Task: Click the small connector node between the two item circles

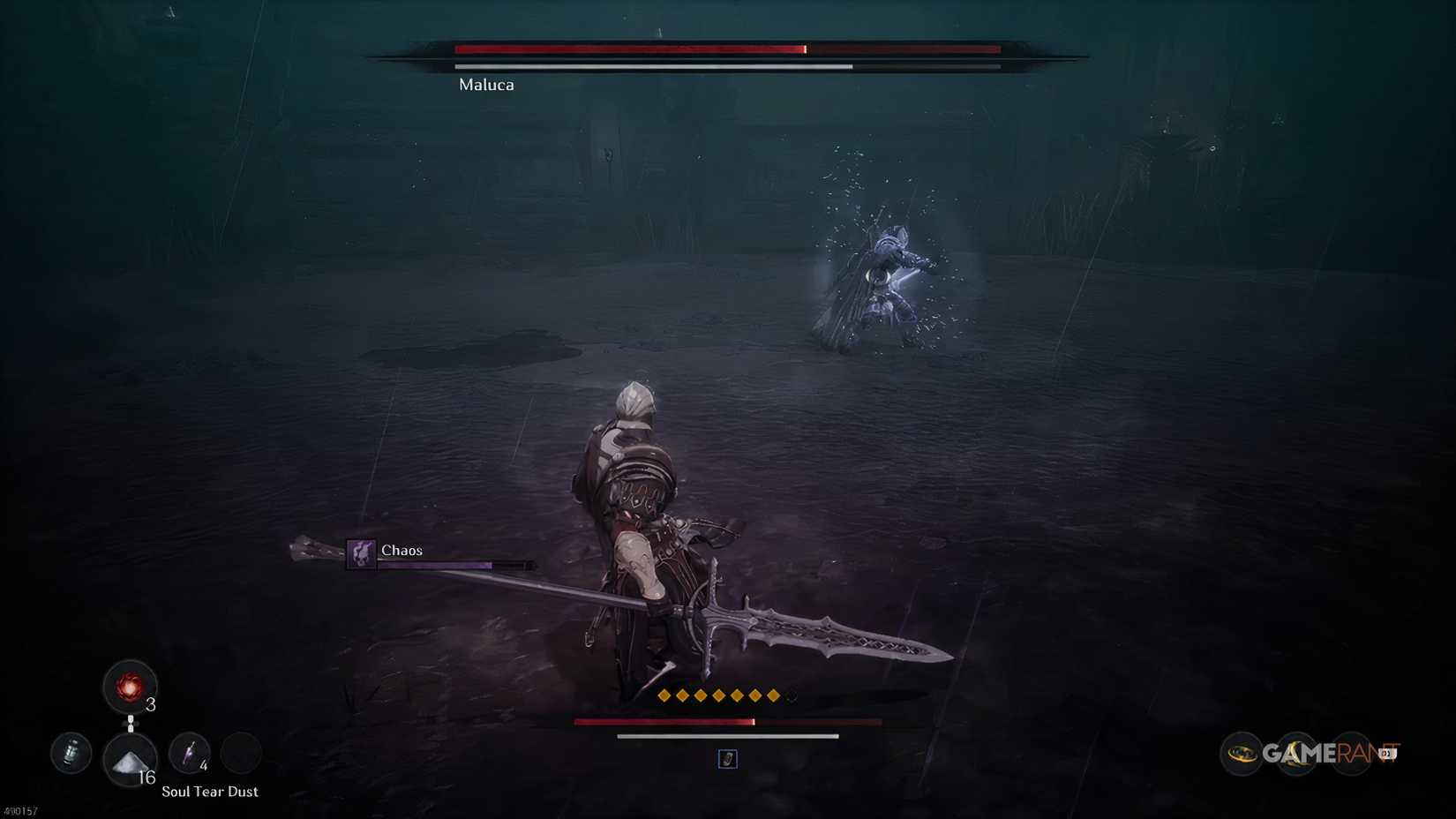Action: pyautogui.click(x=131, y=722)
